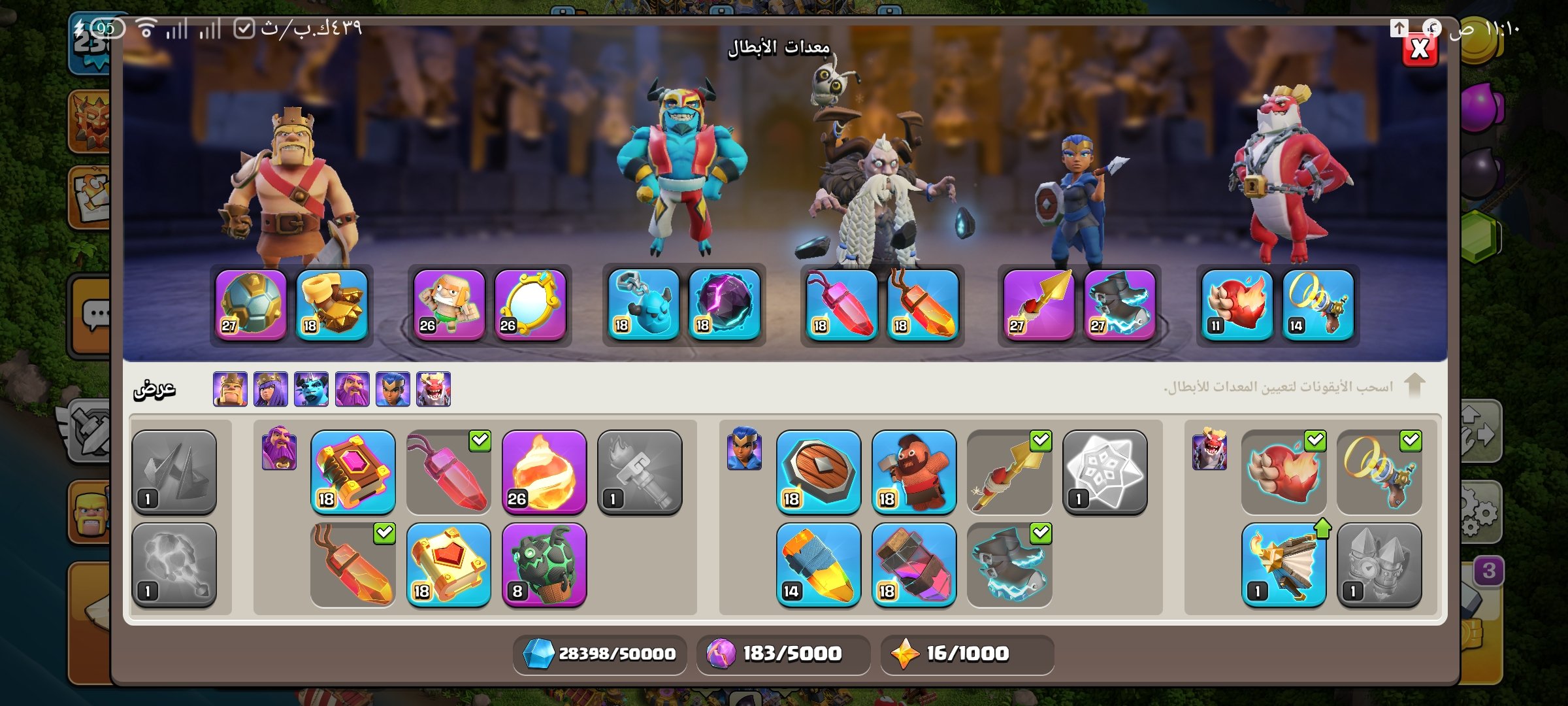The image size is (1568, 706).
Task: Show Minion Prince equipment filter
Action: pos(311,389)
